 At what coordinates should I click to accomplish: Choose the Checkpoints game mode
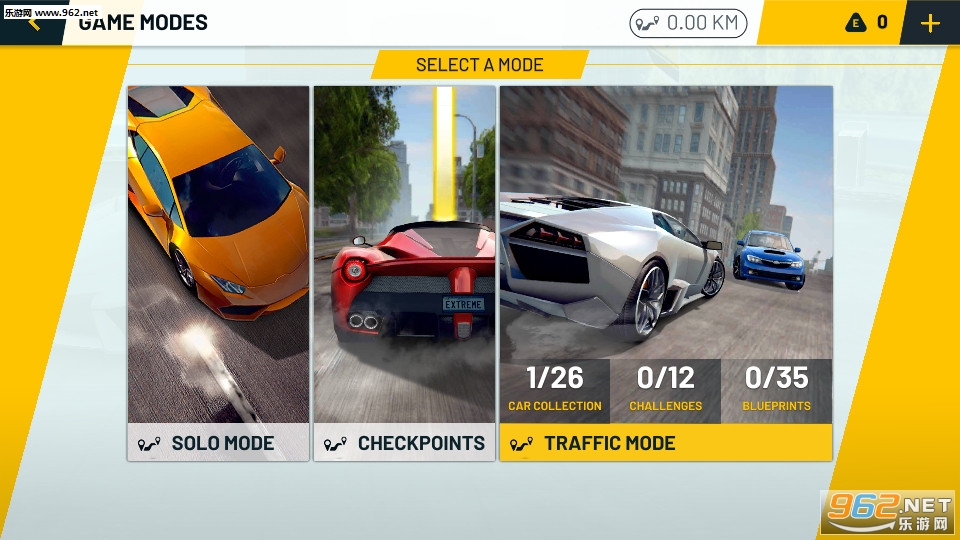click(x=404, y=272)
